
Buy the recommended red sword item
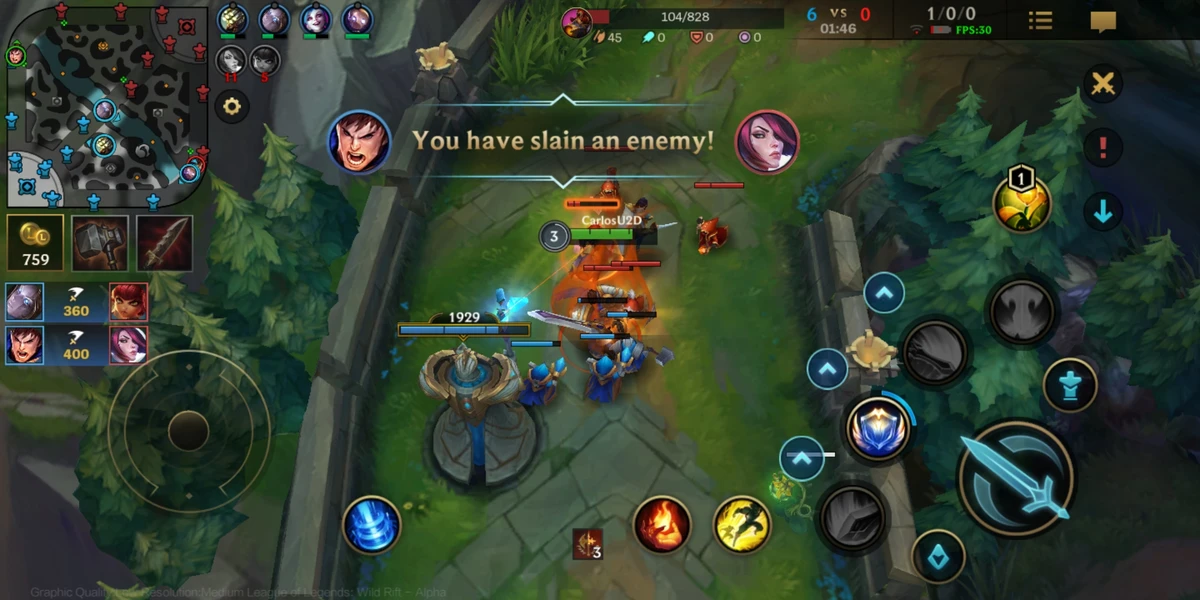coord(165,243)
